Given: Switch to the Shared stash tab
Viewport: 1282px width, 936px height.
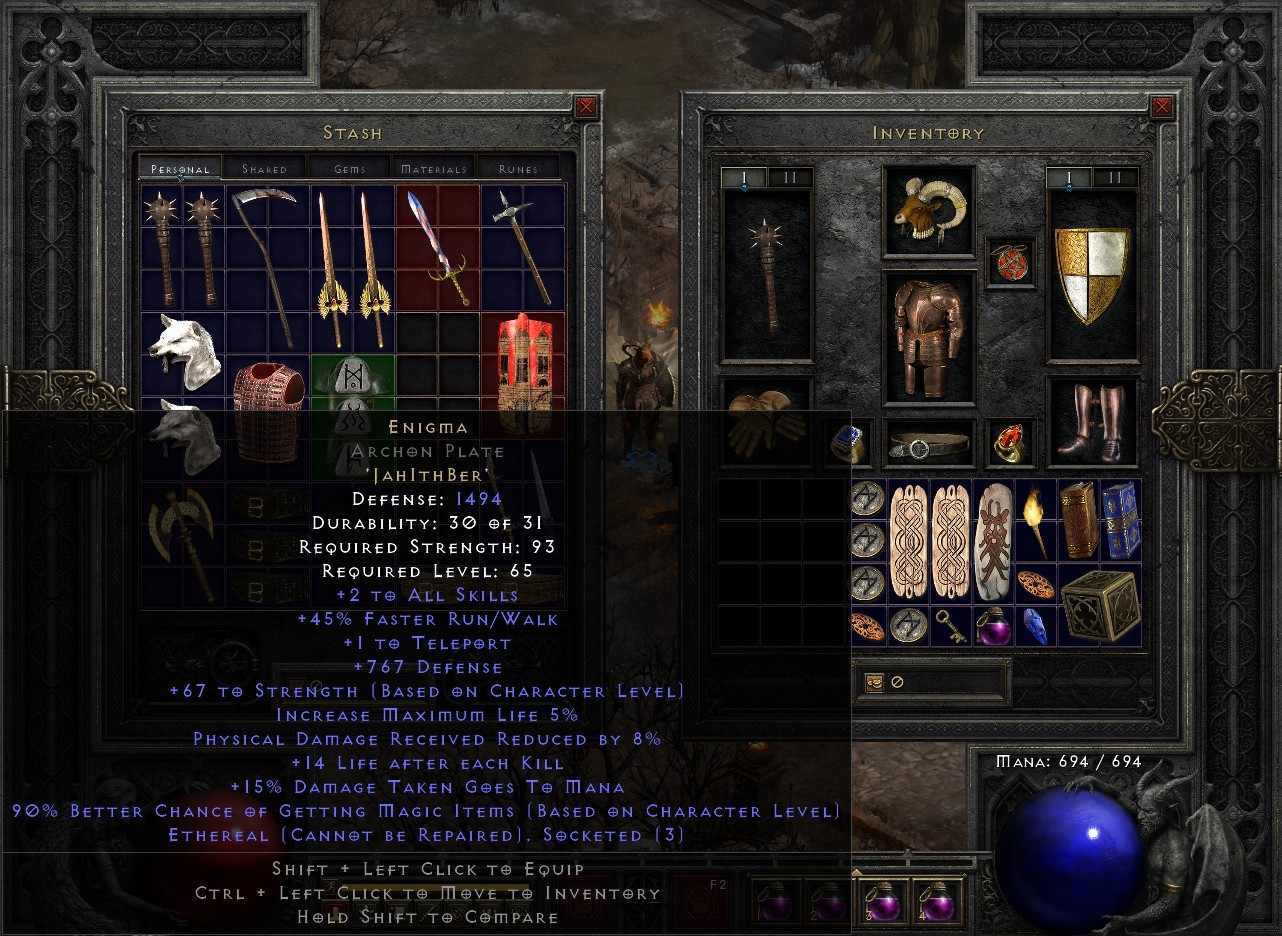Looking at the screenshot, I should 264,168.
